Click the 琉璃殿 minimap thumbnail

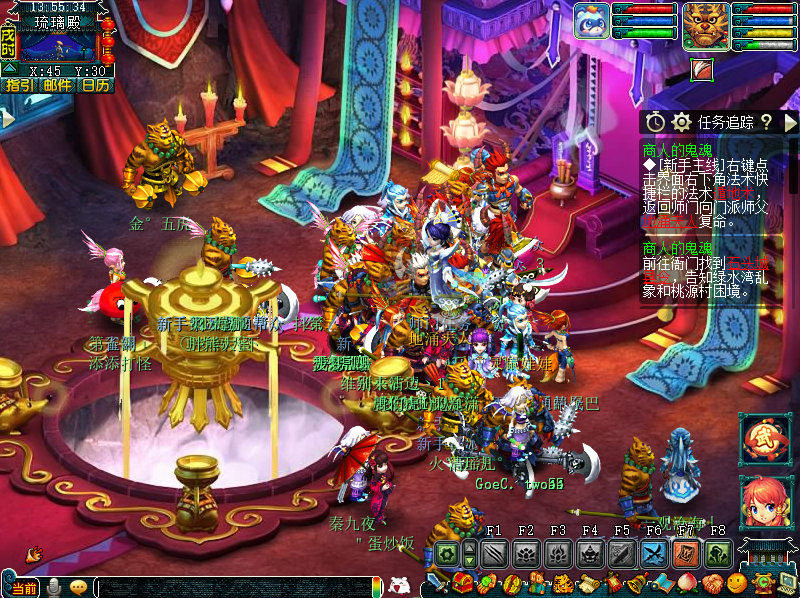tap(57, 46)
